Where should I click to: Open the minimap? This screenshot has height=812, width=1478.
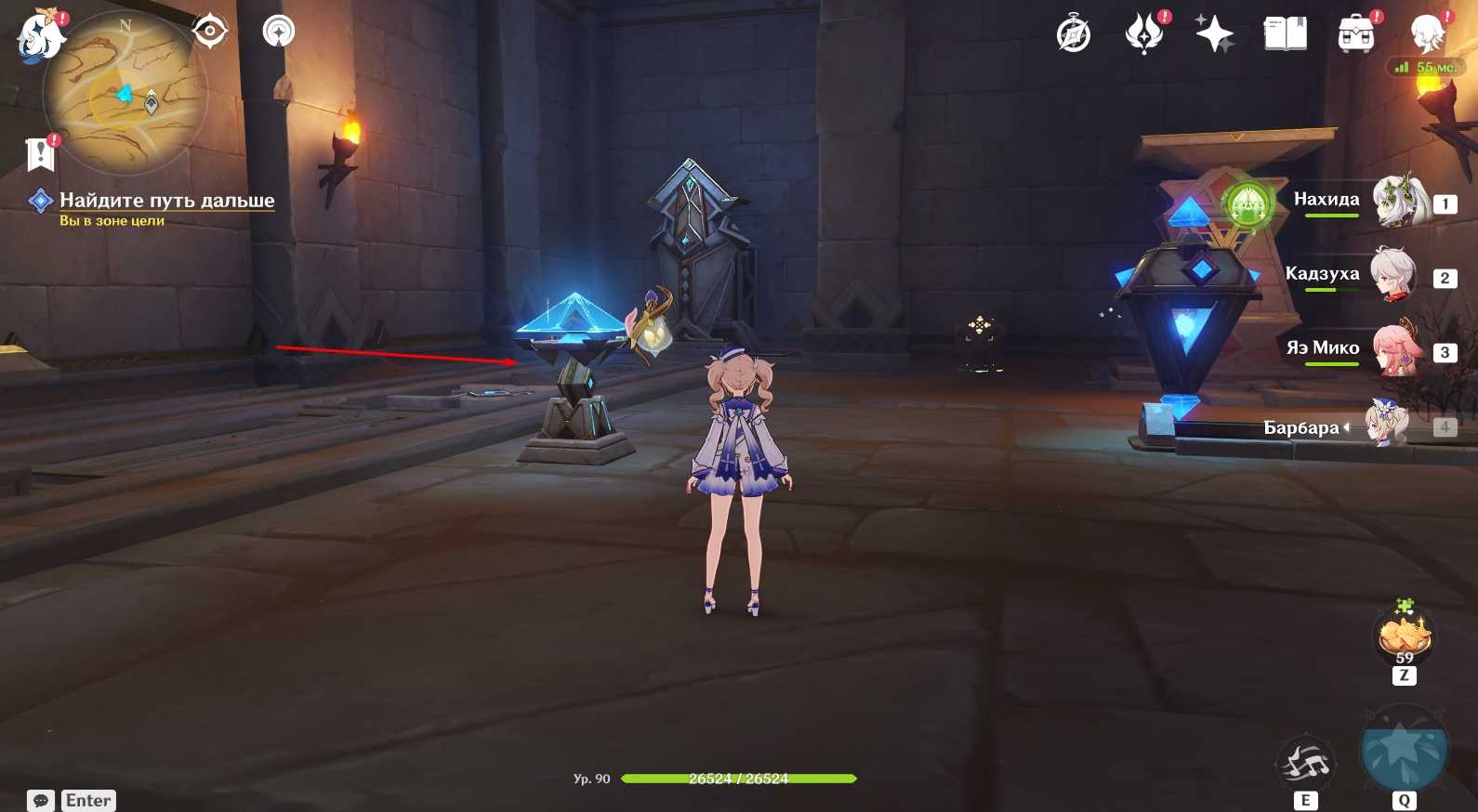click(124, 95)
